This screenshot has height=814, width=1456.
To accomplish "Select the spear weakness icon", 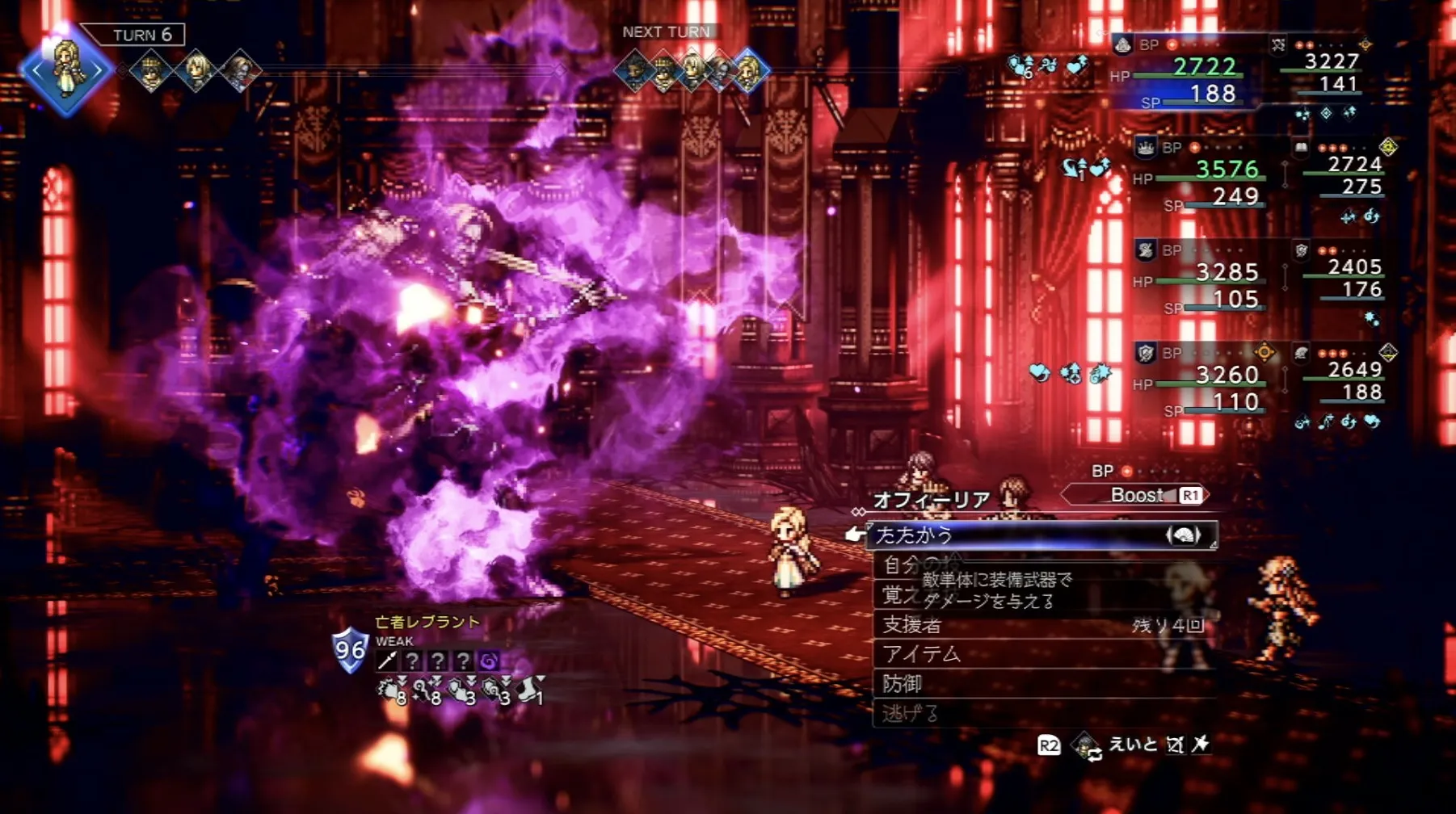I will click(387, 661).
